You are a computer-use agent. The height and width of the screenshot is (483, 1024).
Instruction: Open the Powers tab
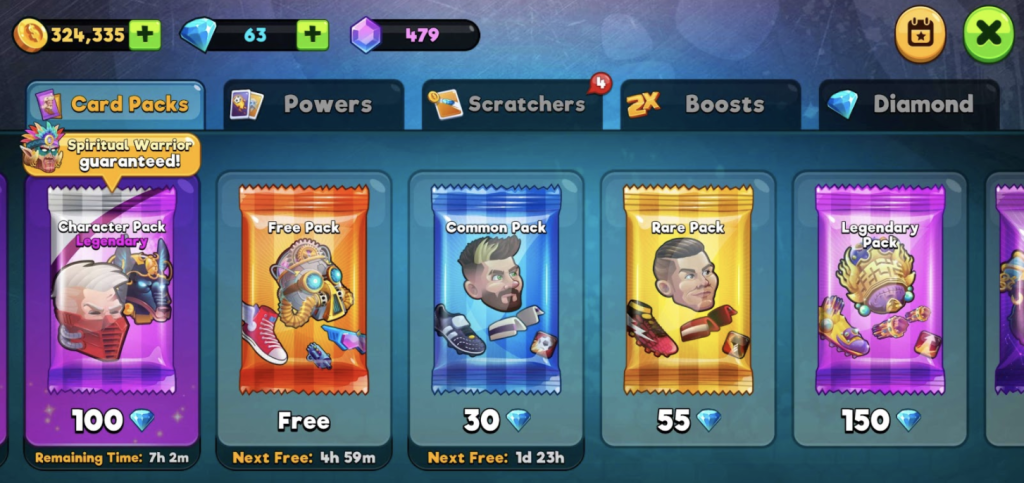(x=313, y=104)
